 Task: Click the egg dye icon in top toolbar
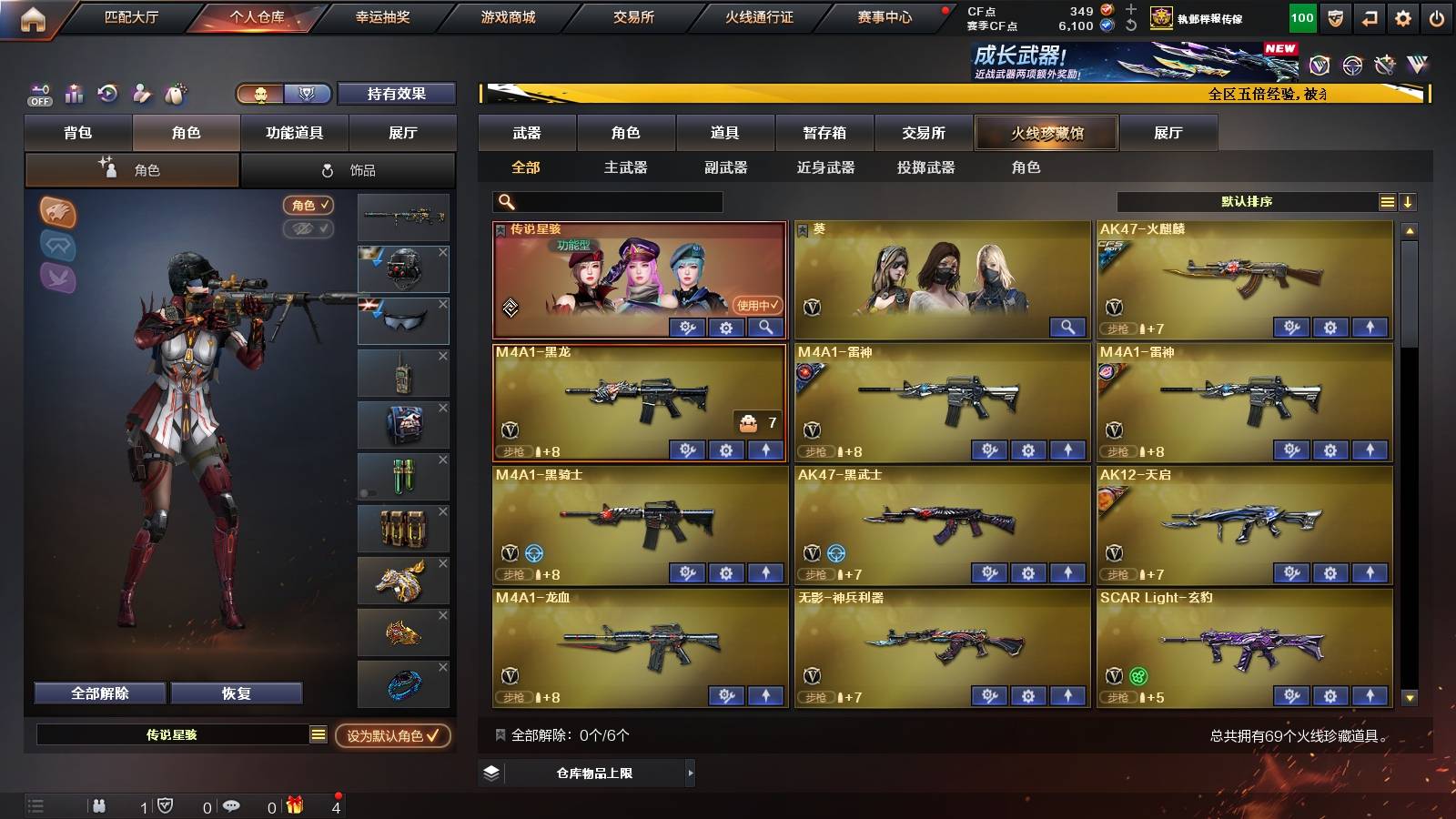pyautogui.click(x=176, y=93)
